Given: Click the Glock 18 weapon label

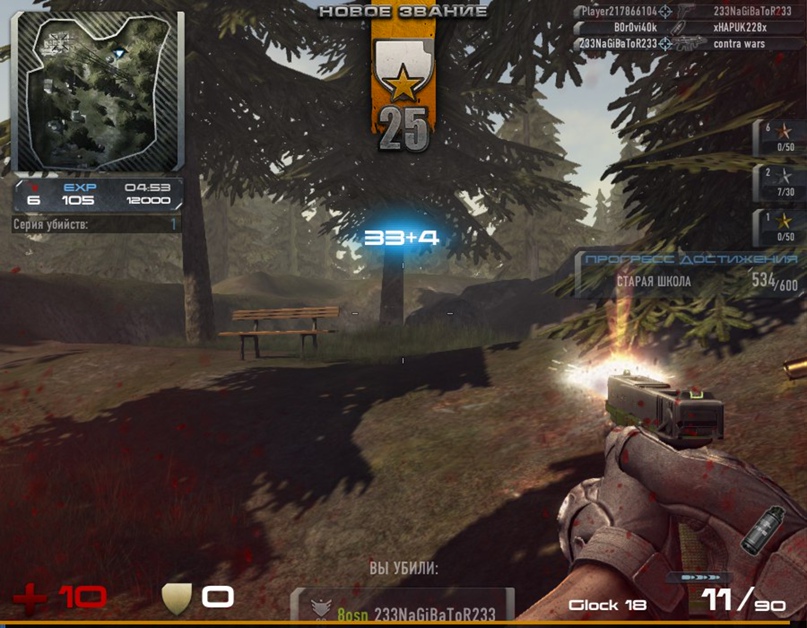Looking at the screenshot, I should pyautogui.click(x=607, y=605).
